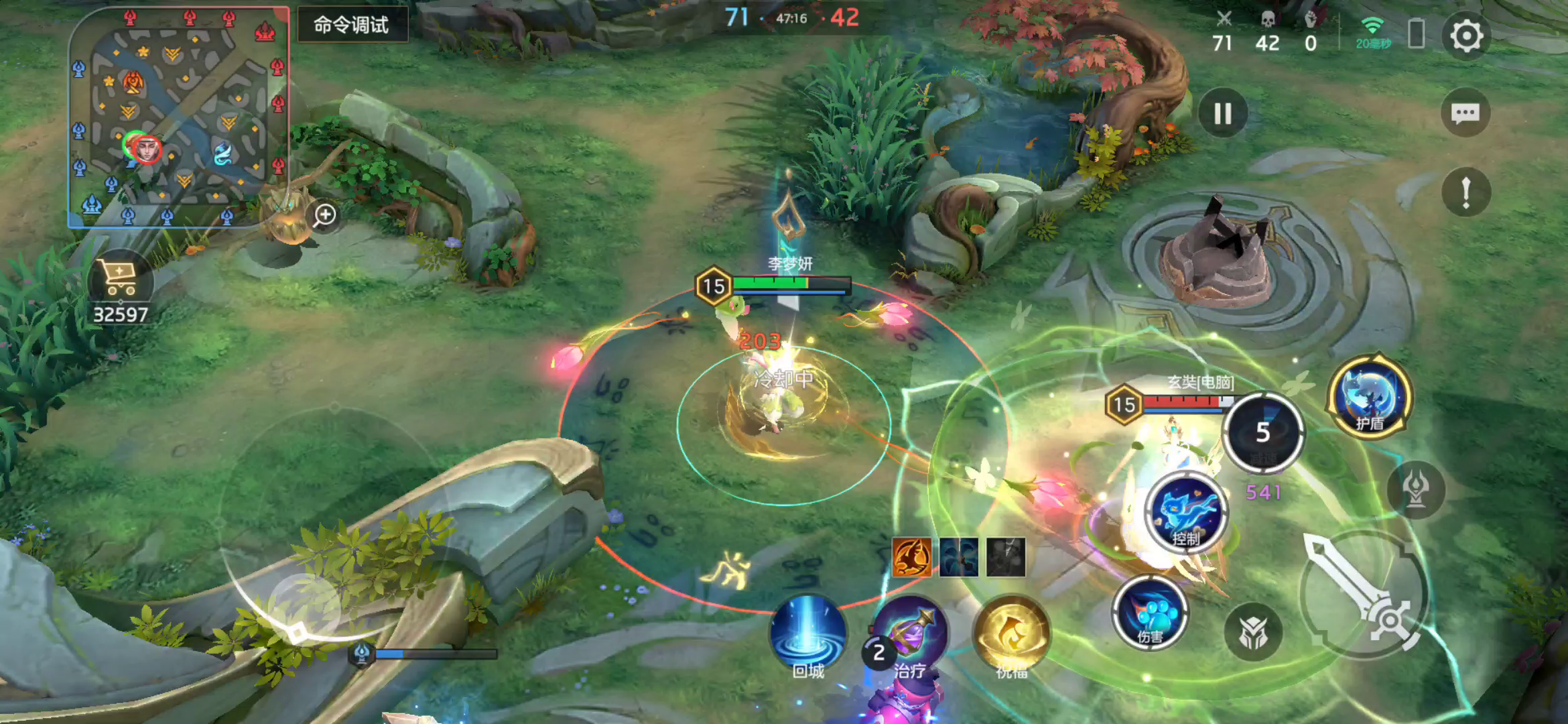Activate the 回城 recall ability

point(807,635)
